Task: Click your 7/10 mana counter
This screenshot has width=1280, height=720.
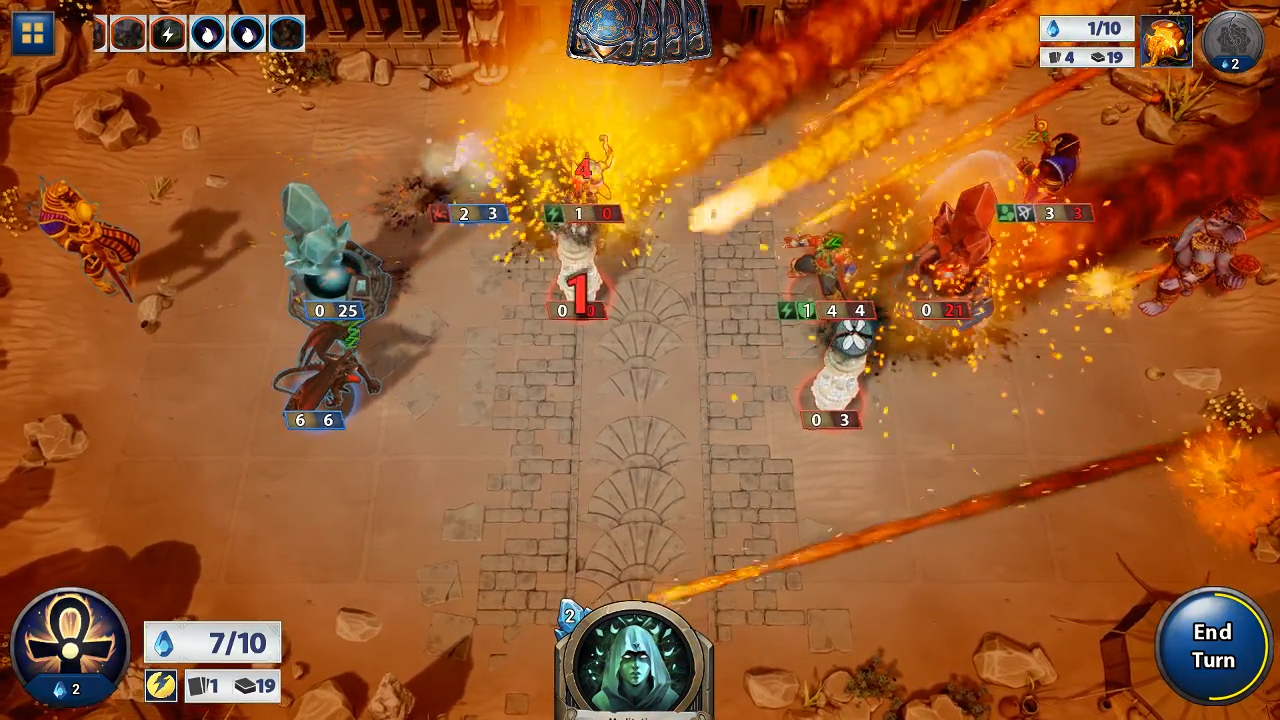Action: (x=213, y=643)
